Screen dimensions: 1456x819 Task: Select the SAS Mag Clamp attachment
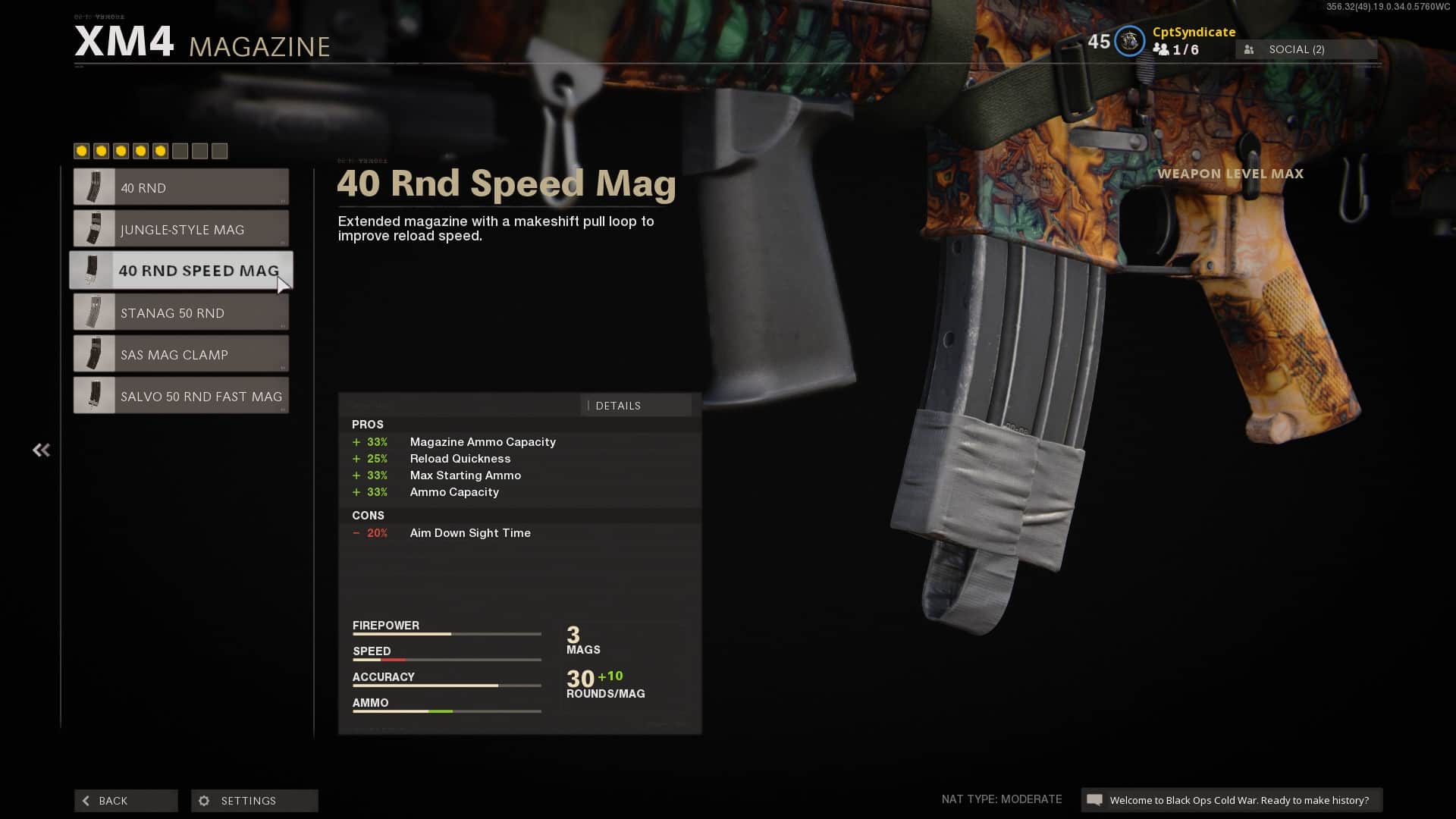point(181,354)
